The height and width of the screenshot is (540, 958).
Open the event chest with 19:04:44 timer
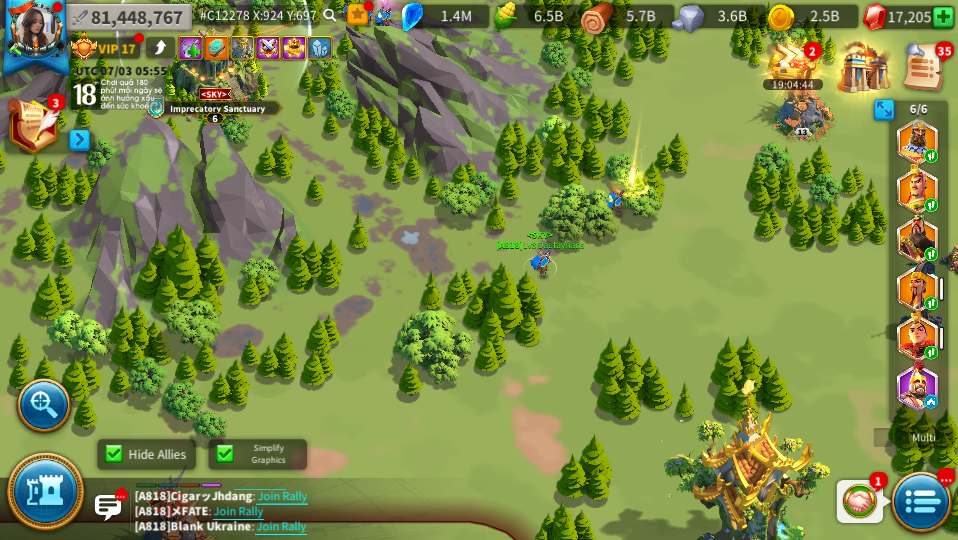[x=792, y=62]
